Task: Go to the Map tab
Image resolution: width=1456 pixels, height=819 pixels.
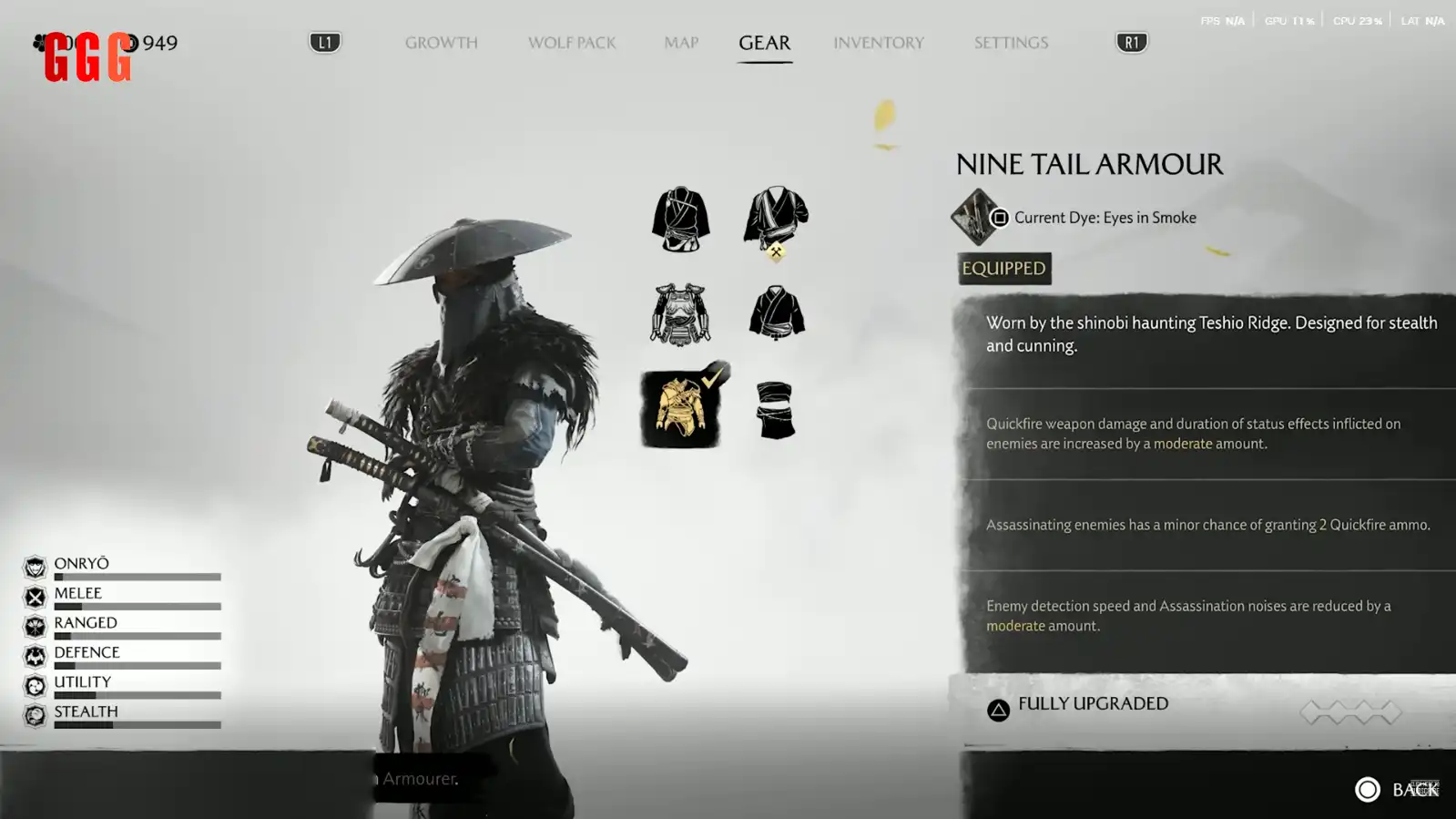Action: point(680,43)
